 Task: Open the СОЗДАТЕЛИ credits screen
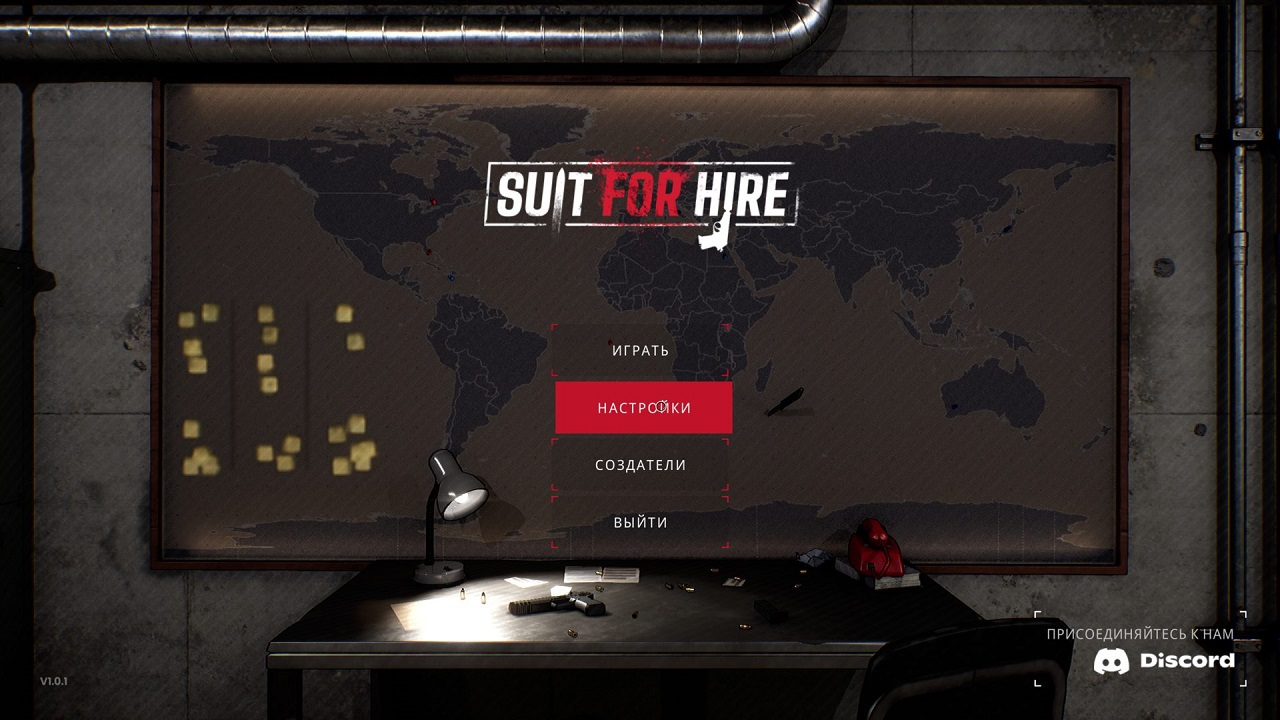pos(641,464)
